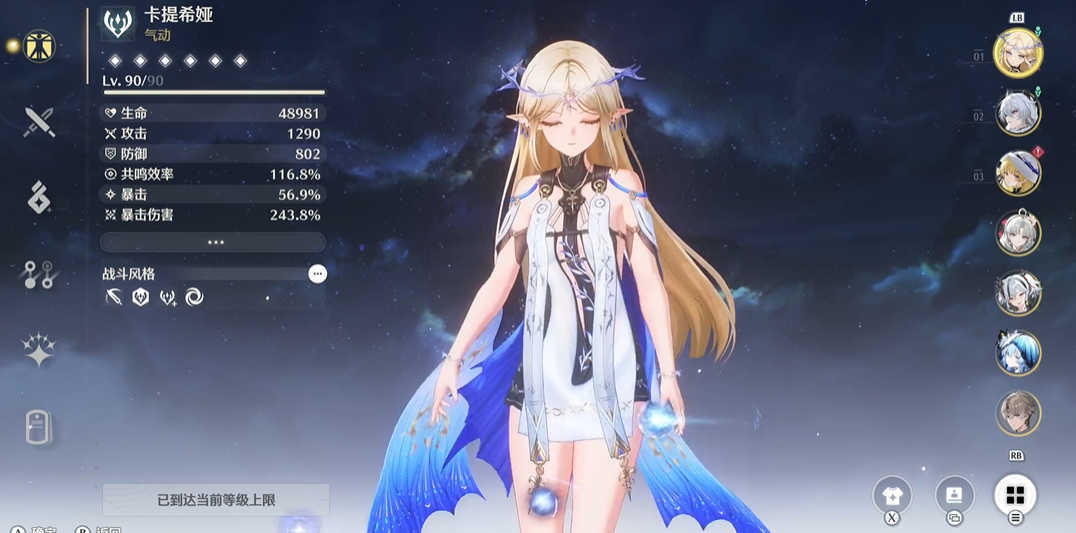
Task: Select blonde Cartethyia portrait in slot 01
Action: tap(1018, 53)
